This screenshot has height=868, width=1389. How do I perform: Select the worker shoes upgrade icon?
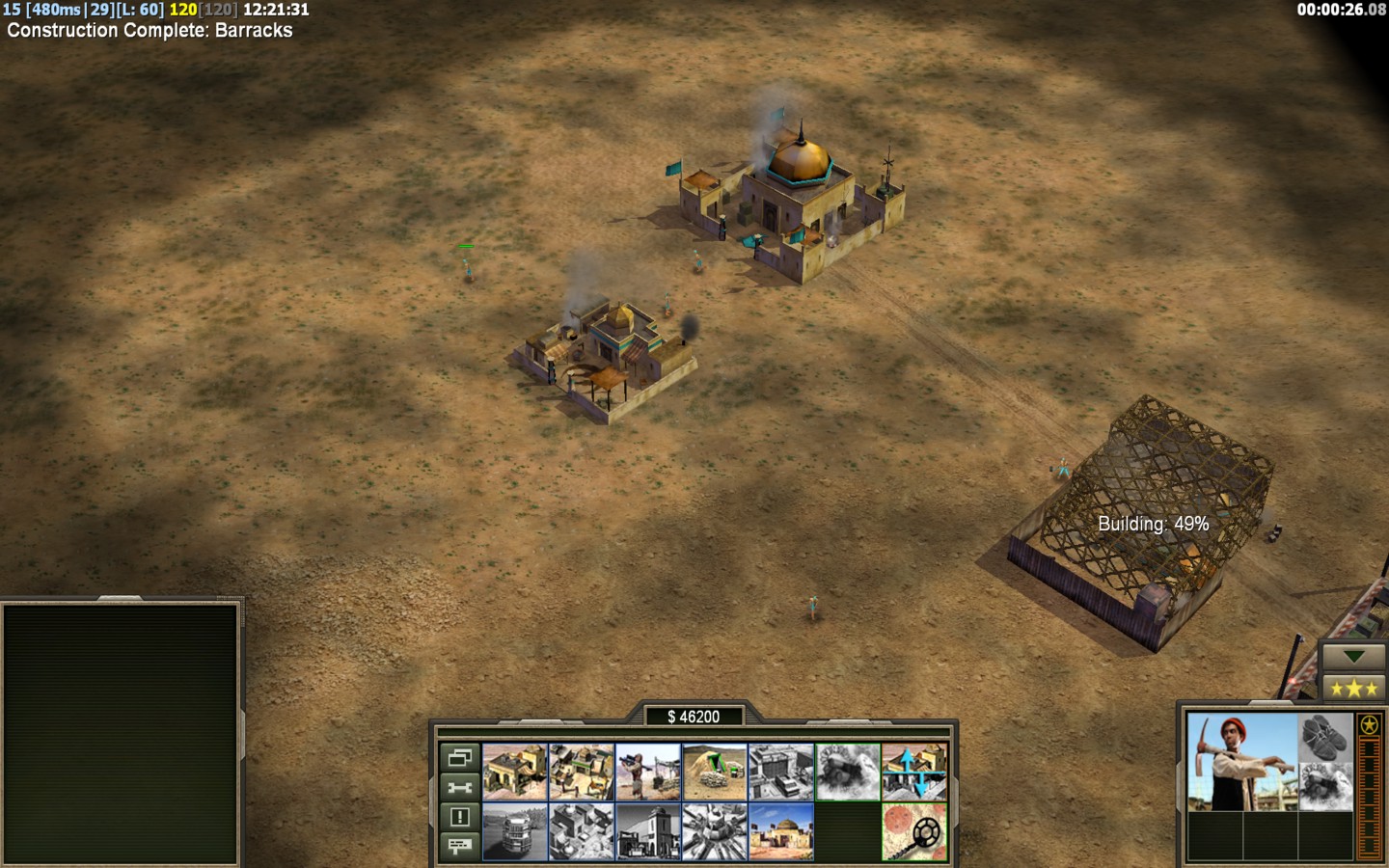coord(1325,737)
